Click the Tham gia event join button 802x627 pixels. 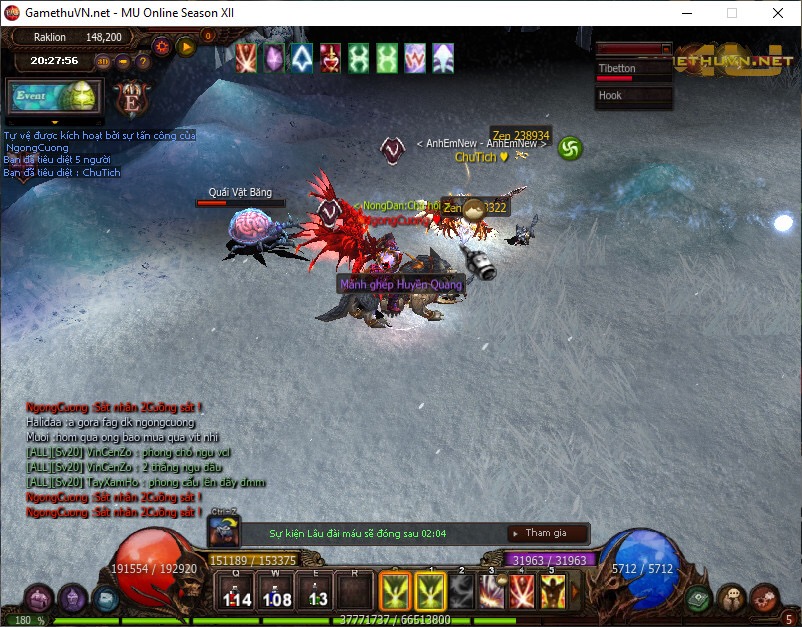(x=546, y=533)
